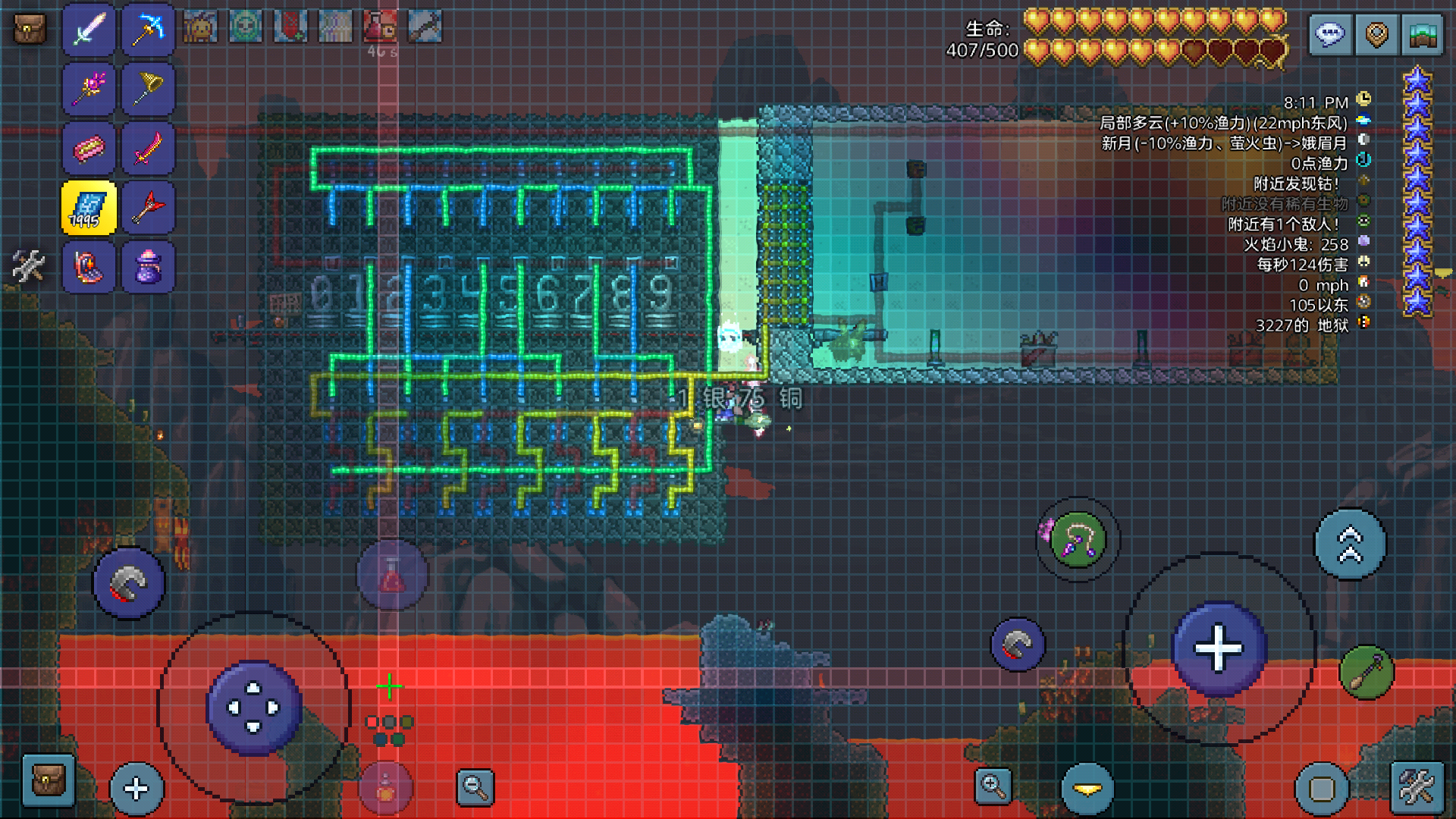Tap the map pin button
This screenshot has width=1456, height=819.
click(1376, 35)
